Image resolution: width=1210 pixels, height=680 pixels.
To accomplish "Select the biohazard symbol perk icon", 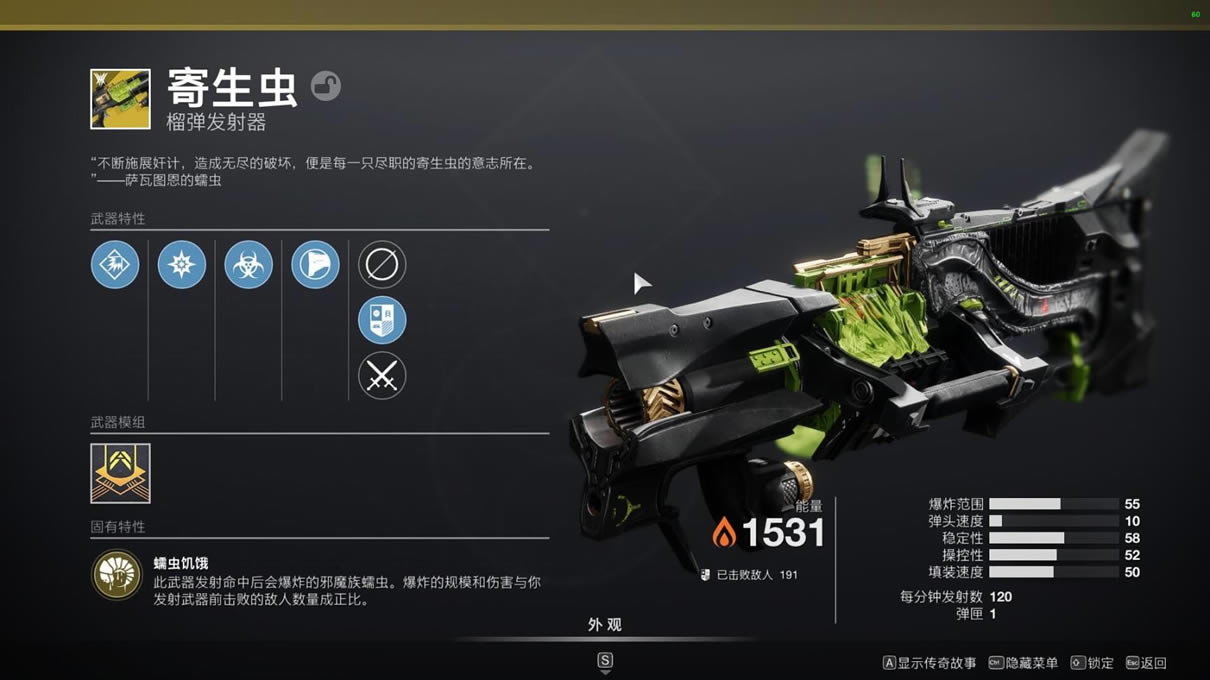I will pos(248,265).
